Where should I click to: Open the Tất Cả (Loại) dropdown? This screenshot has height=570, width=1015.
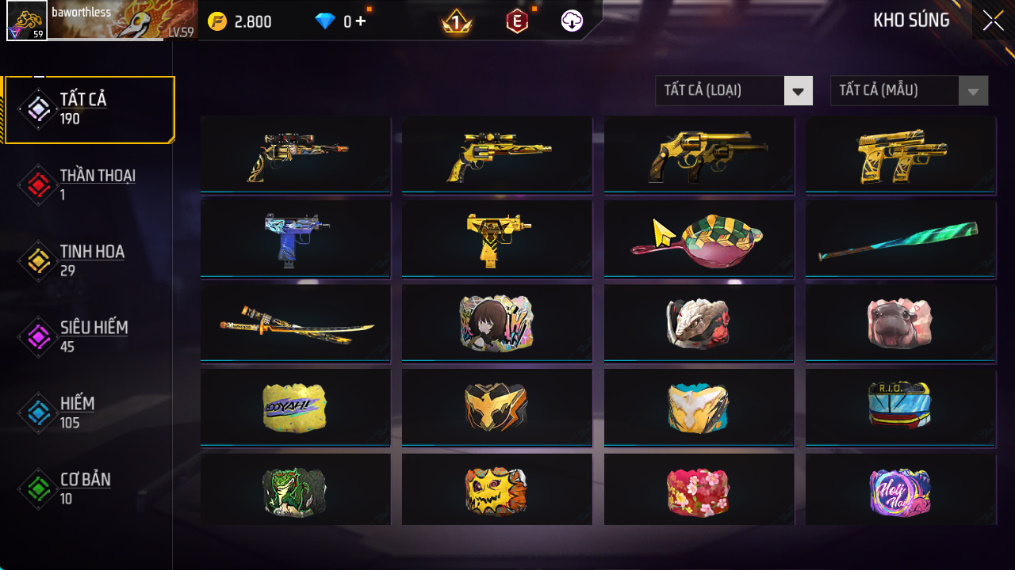pos(733,91)
